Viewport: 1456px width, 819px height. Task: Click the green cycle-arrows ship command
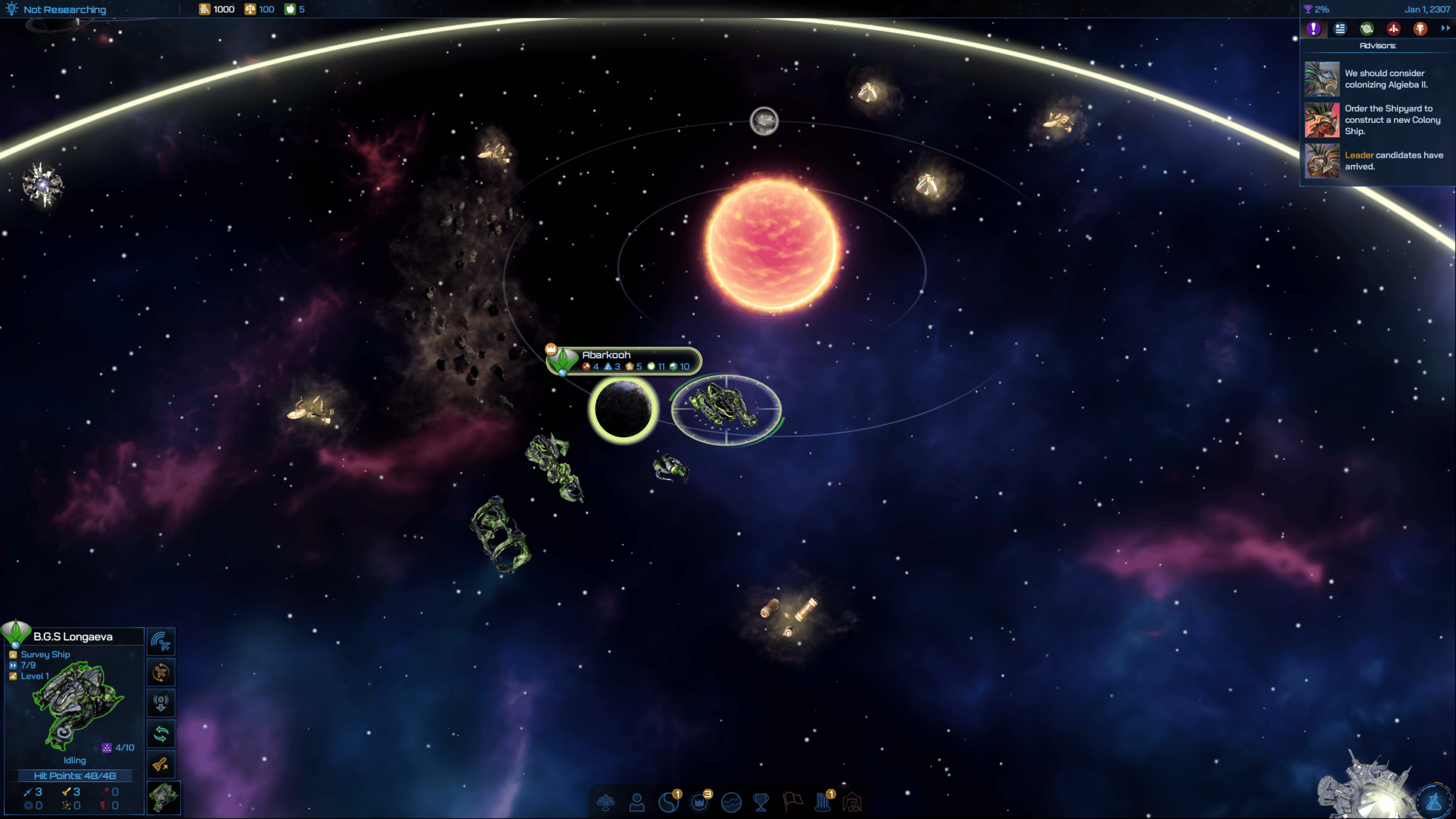pyautogui.click(x=161, y=734)
